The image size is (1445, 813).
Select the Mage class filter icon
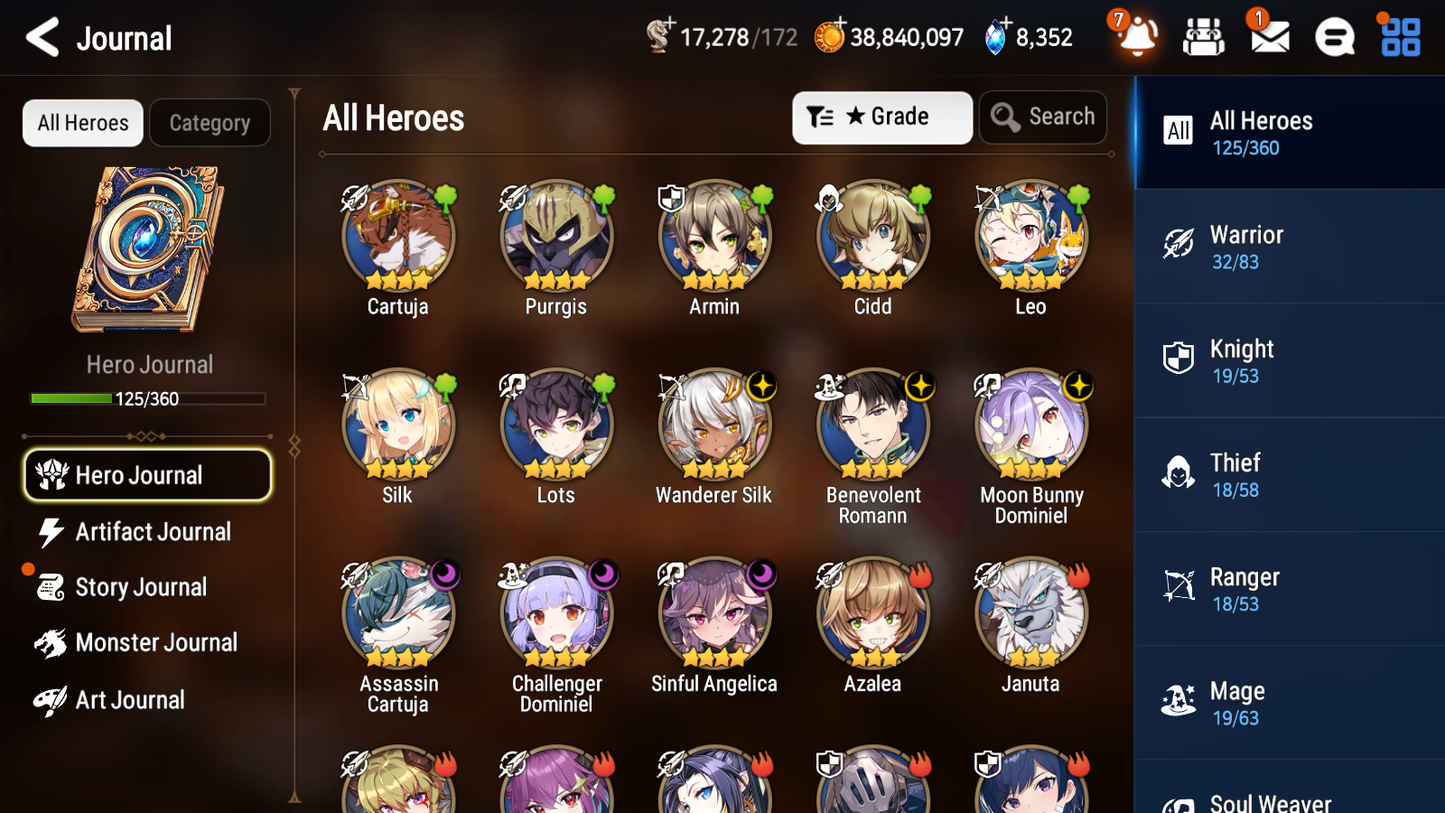pyautogui.click(x=1179, y=700)
